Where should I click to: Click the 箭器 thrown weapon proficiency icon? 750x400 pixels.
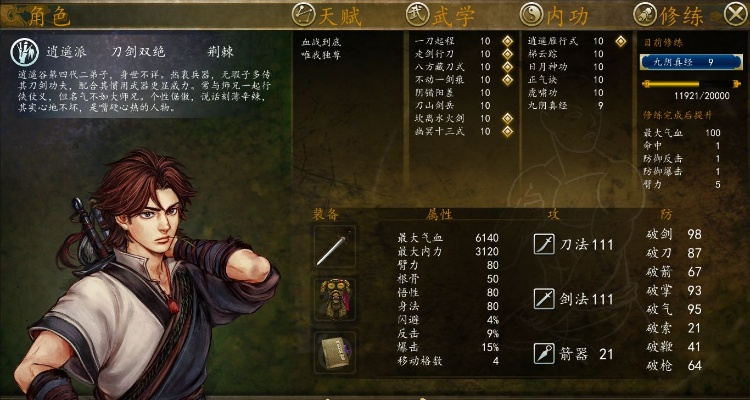pyautogui.click(x=544, y=353)
